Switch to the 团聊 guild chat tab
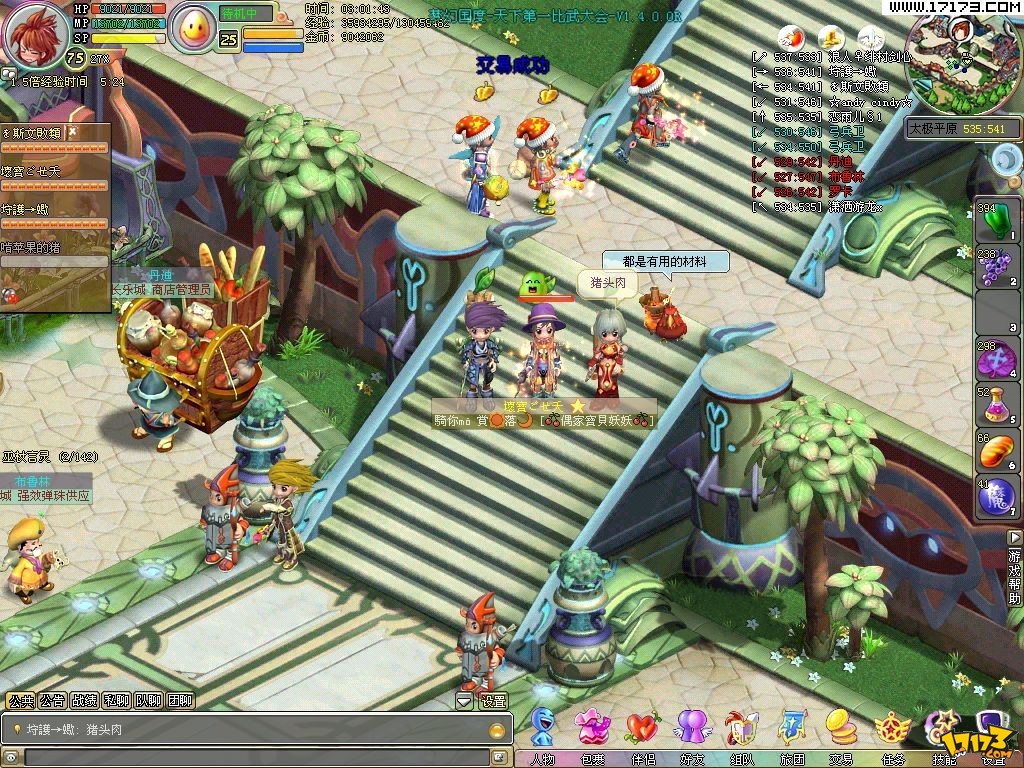The image size is (1024, 768). [x=180, y=701]
